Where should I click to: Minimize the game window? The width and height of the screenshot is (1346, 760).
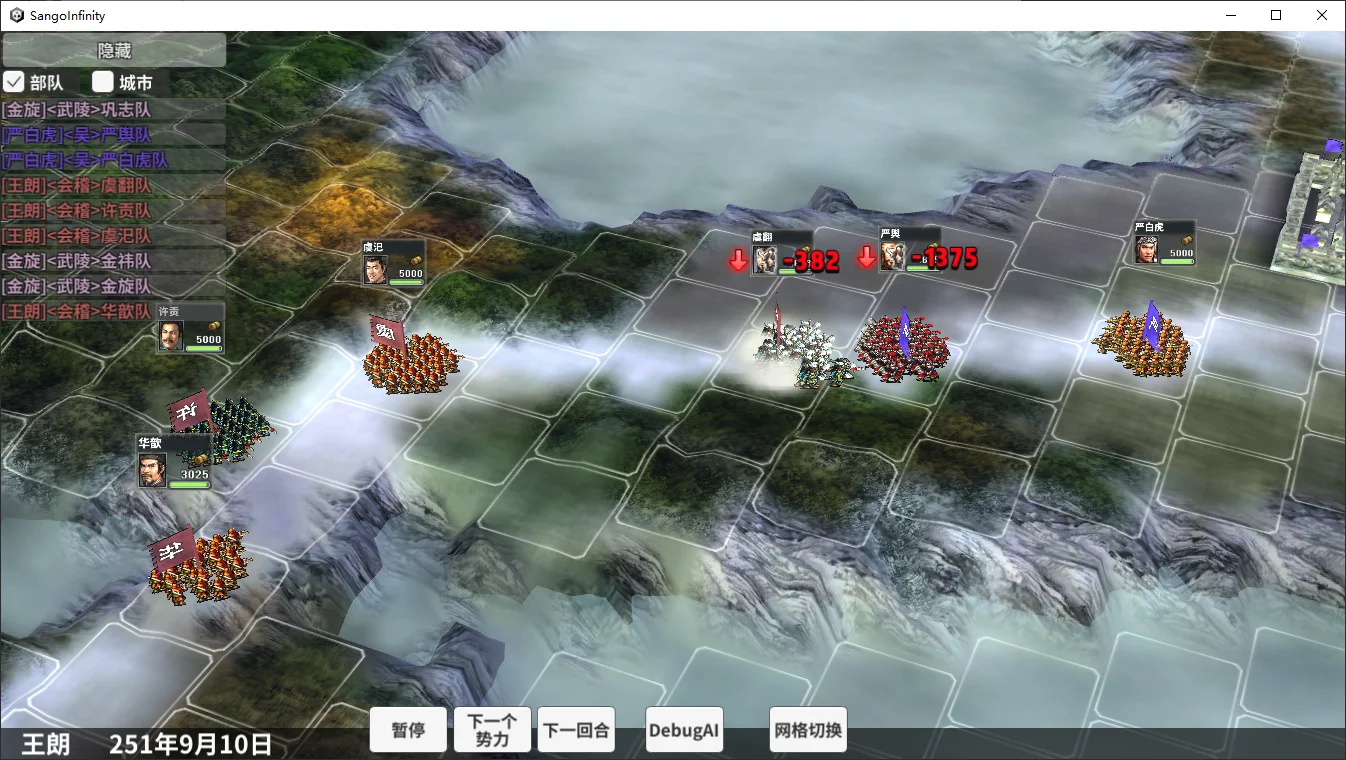[1230, 15]
